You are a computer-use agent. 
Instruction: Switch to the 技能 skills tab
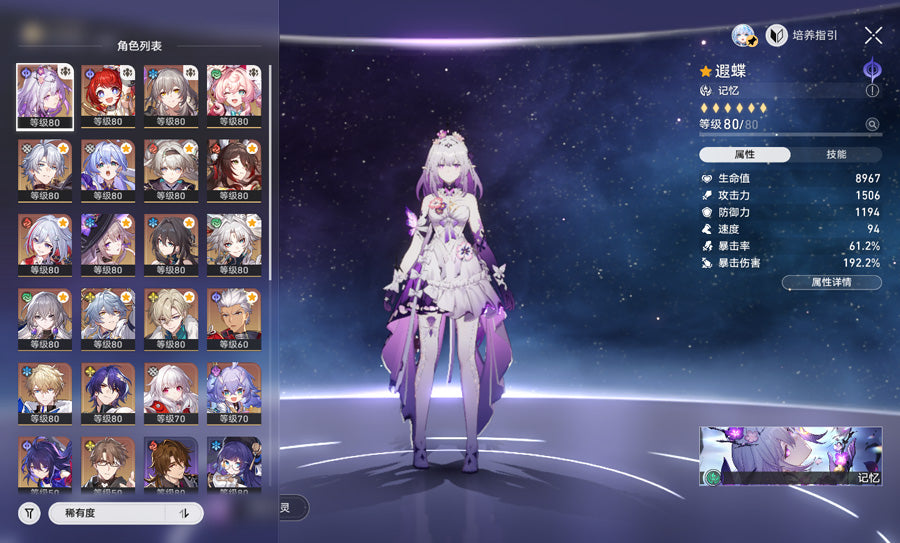[x=836, y=155]
